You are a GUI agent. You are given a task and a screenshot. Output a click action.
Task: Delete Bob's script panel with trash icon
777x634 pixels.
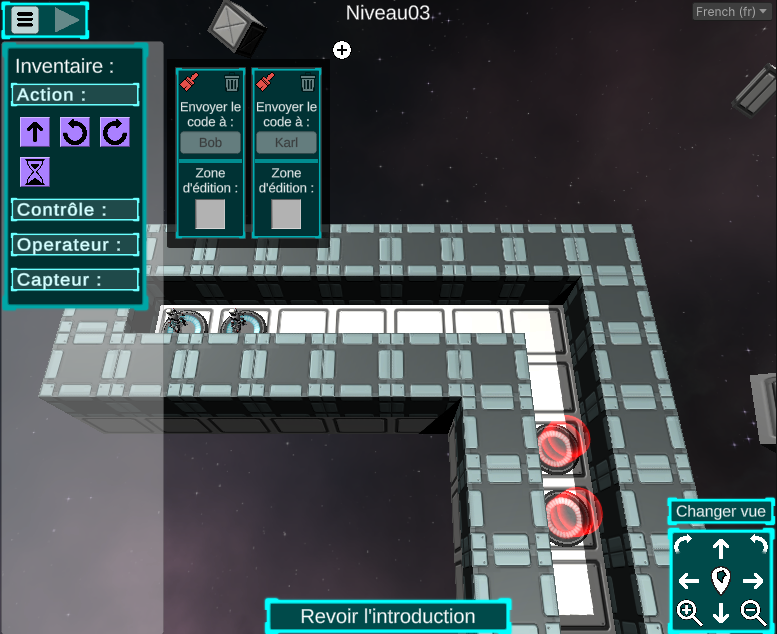point(232,83)
